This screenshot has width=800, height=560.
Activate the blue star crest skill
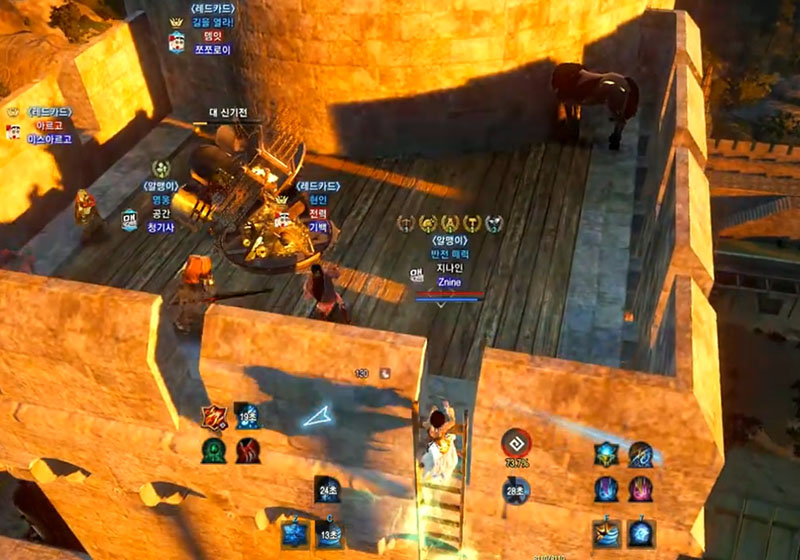pyautogui.click(x=606, y=455)
